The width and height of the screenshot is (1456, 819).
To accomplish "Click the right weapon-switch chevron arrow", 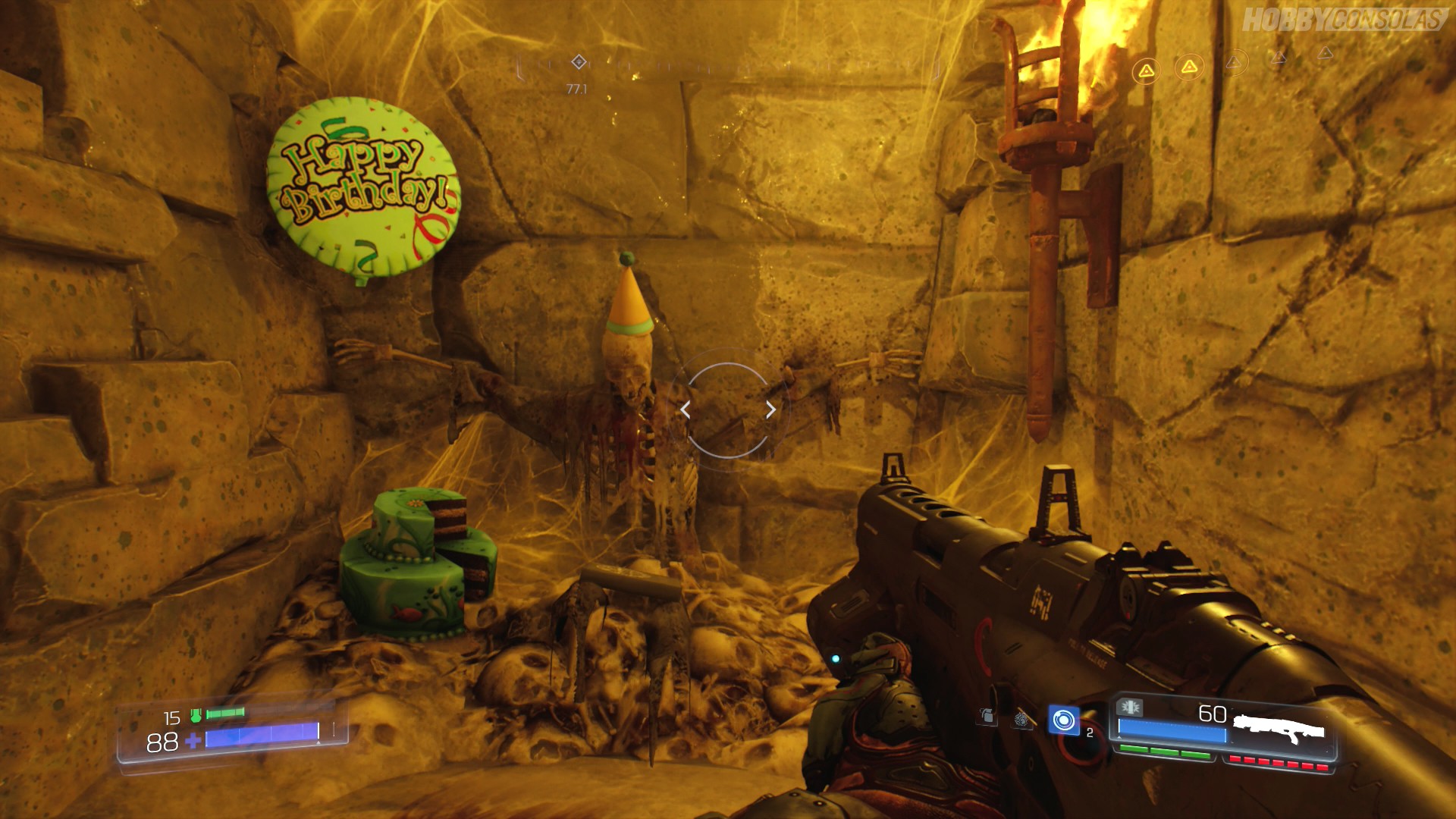I will click(x=771, y=409).
